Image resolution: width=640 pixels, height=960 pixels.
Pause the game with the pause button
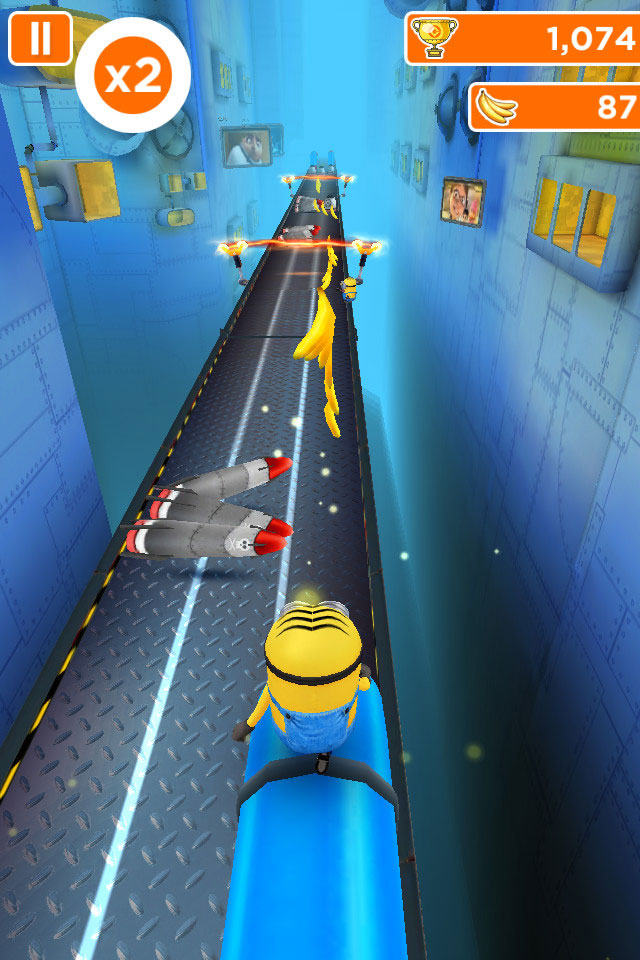40,38
